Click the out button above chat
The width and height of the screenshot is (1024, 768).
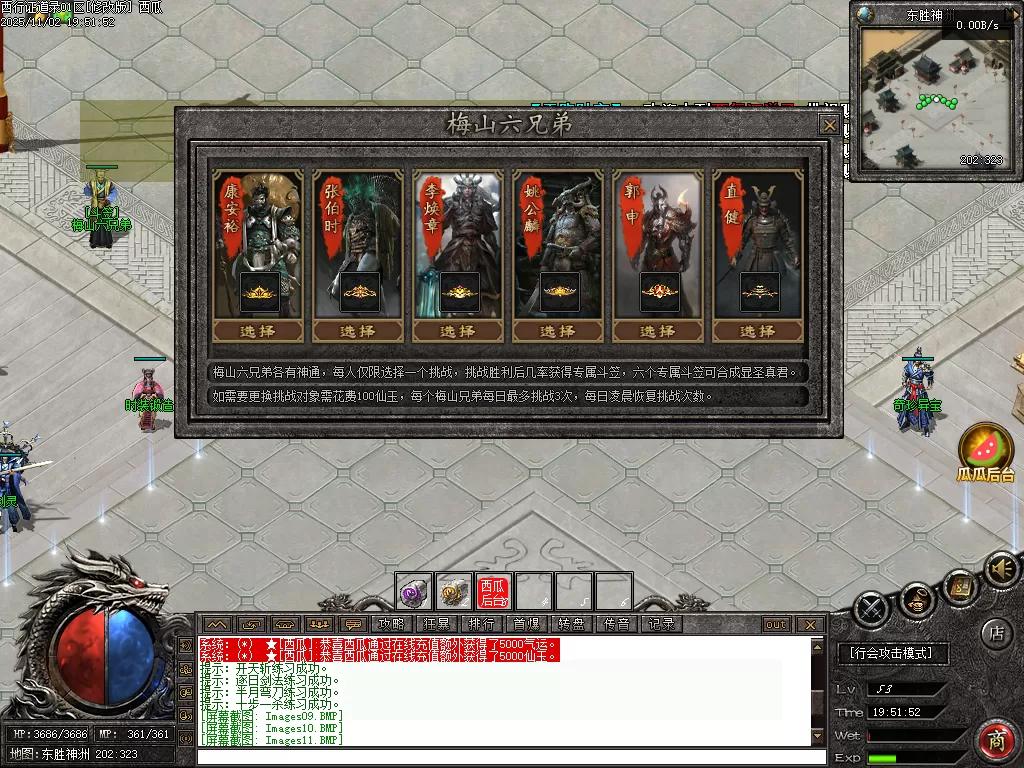coord(776,624)
